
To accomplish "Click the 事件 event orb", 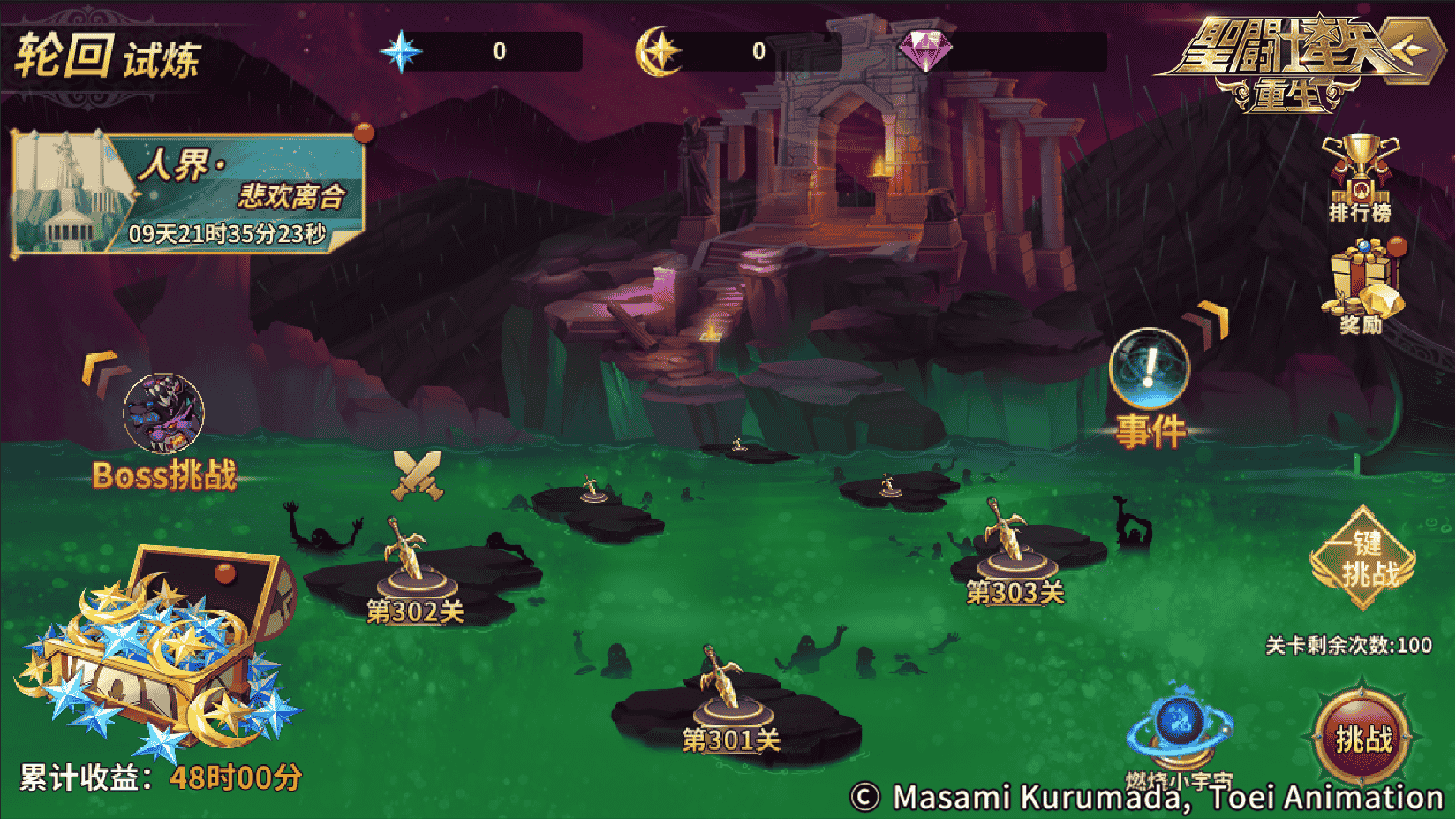I will pos(1149,372).
